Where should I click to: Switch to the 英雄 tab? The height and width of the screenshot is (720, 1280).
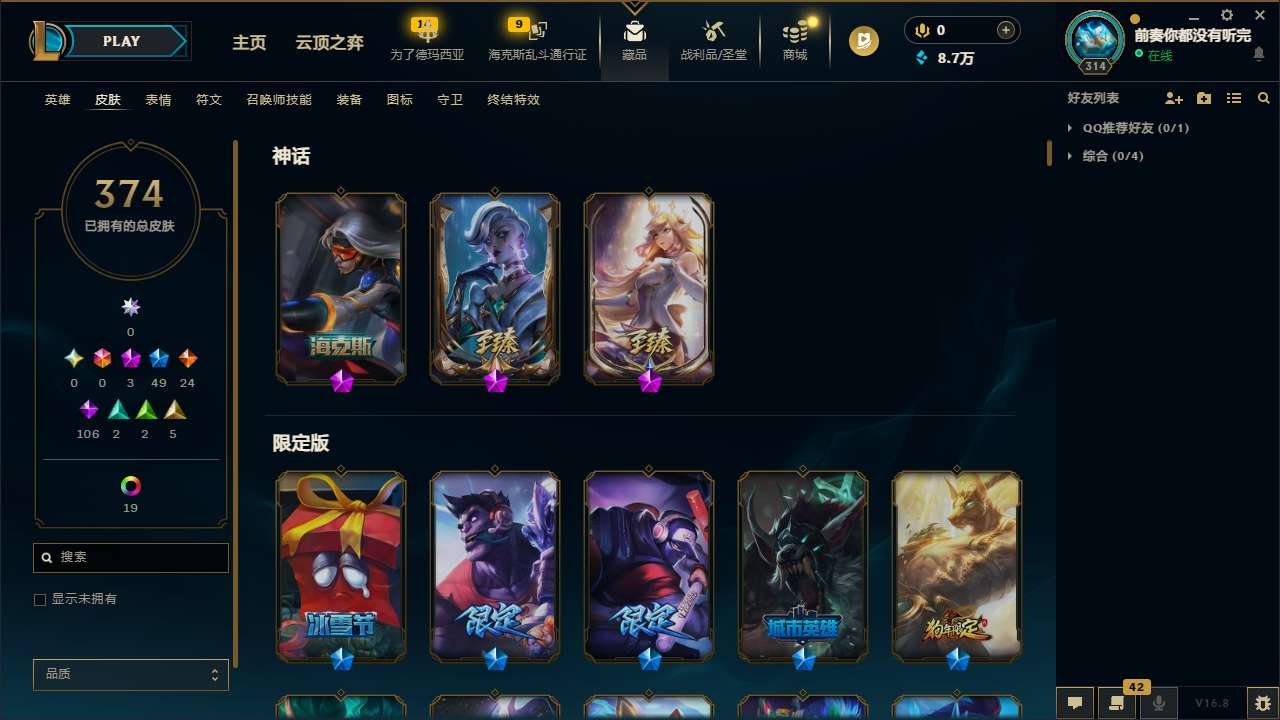coord(57,100)
